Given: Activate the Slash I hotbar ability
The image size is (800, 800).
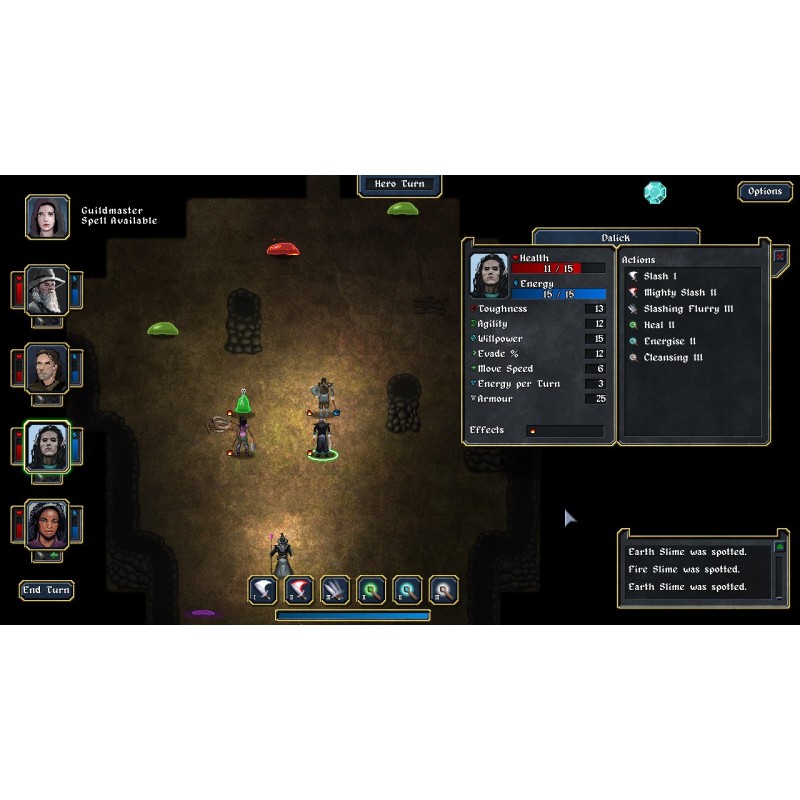Looking at the screenshot, I should tap(263, 590).
